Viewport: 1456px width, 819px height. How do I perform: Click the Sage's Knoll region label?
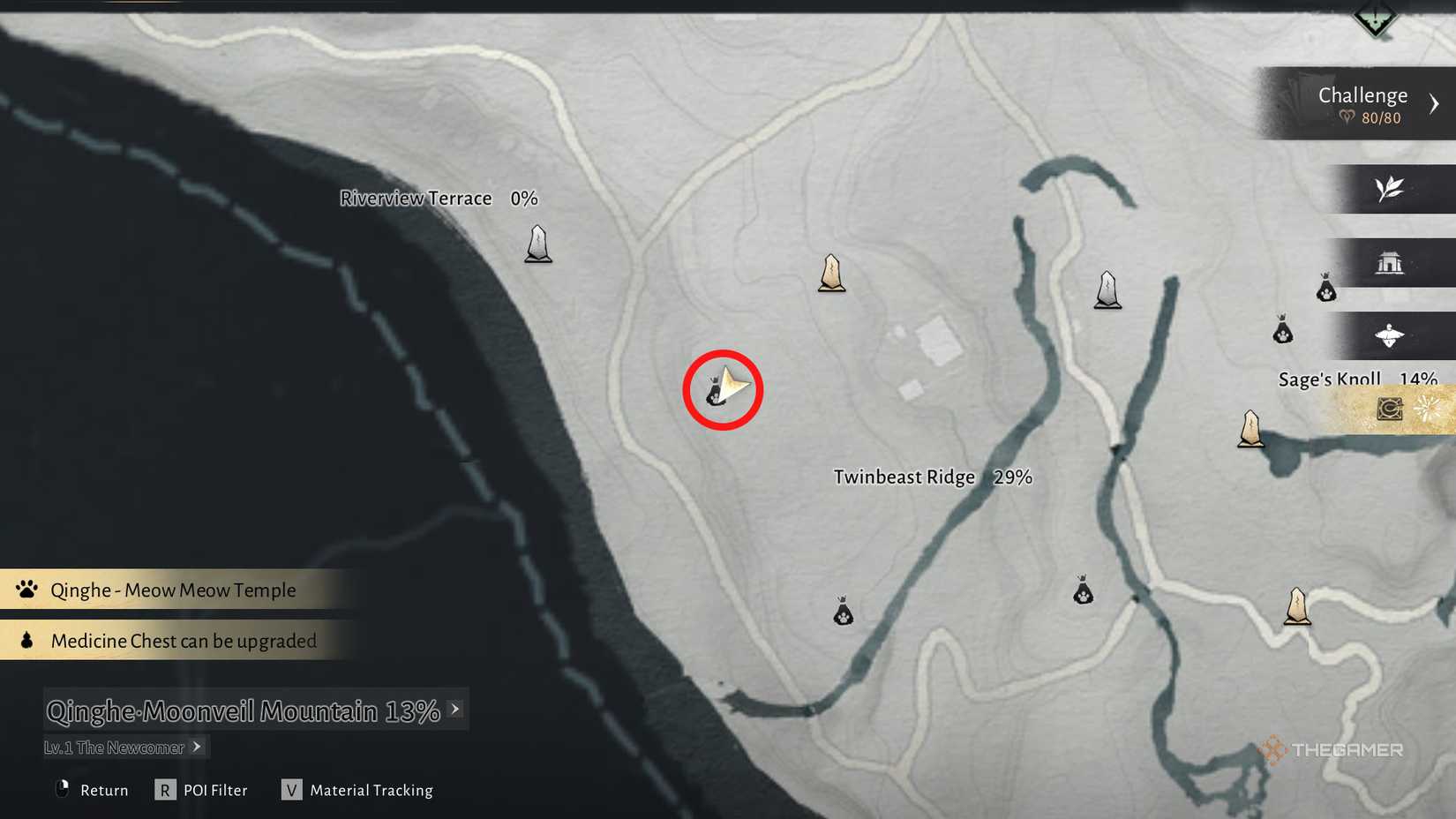[1329, 378]
